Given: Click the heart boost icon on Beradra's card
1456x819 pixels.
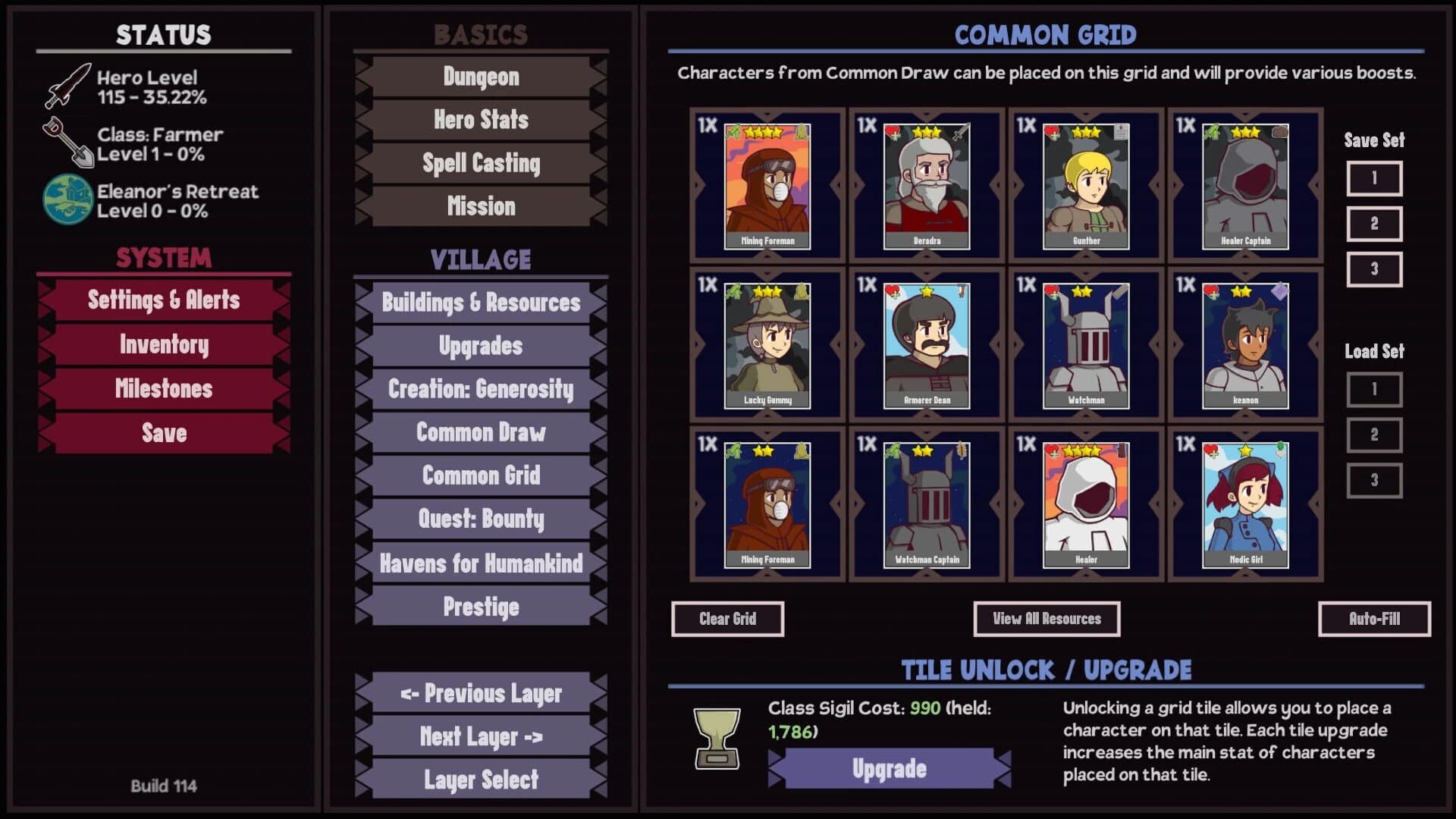Looking at the screenshot, I should 894,133.
